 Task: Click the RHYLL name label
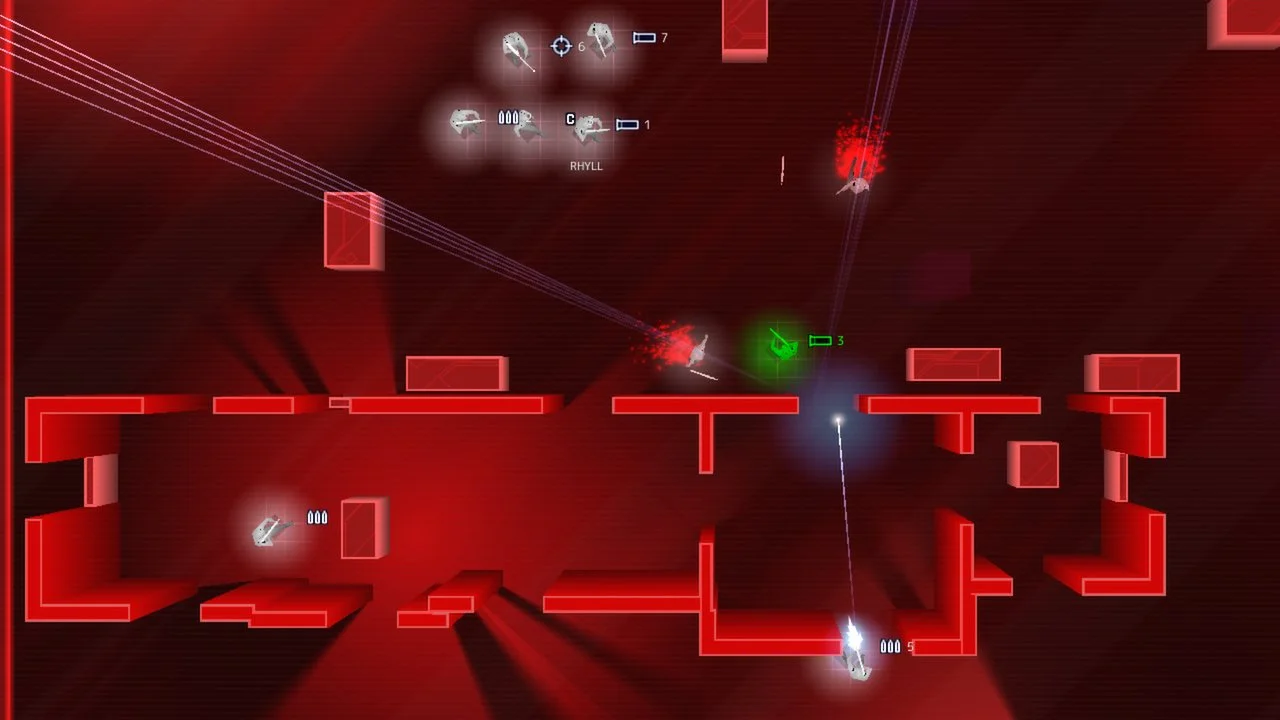586,166
